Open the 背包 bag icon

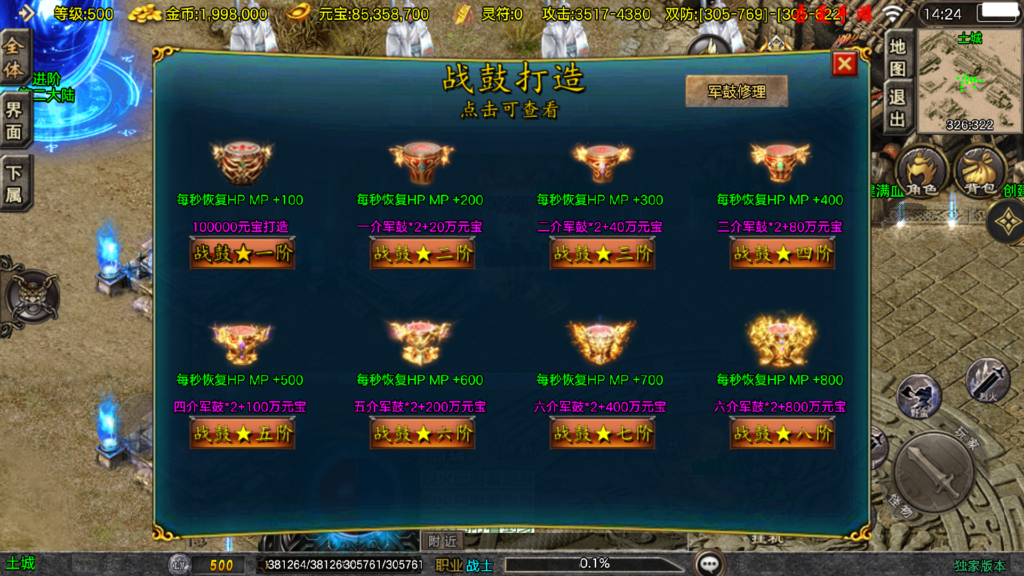click(979, 173)
